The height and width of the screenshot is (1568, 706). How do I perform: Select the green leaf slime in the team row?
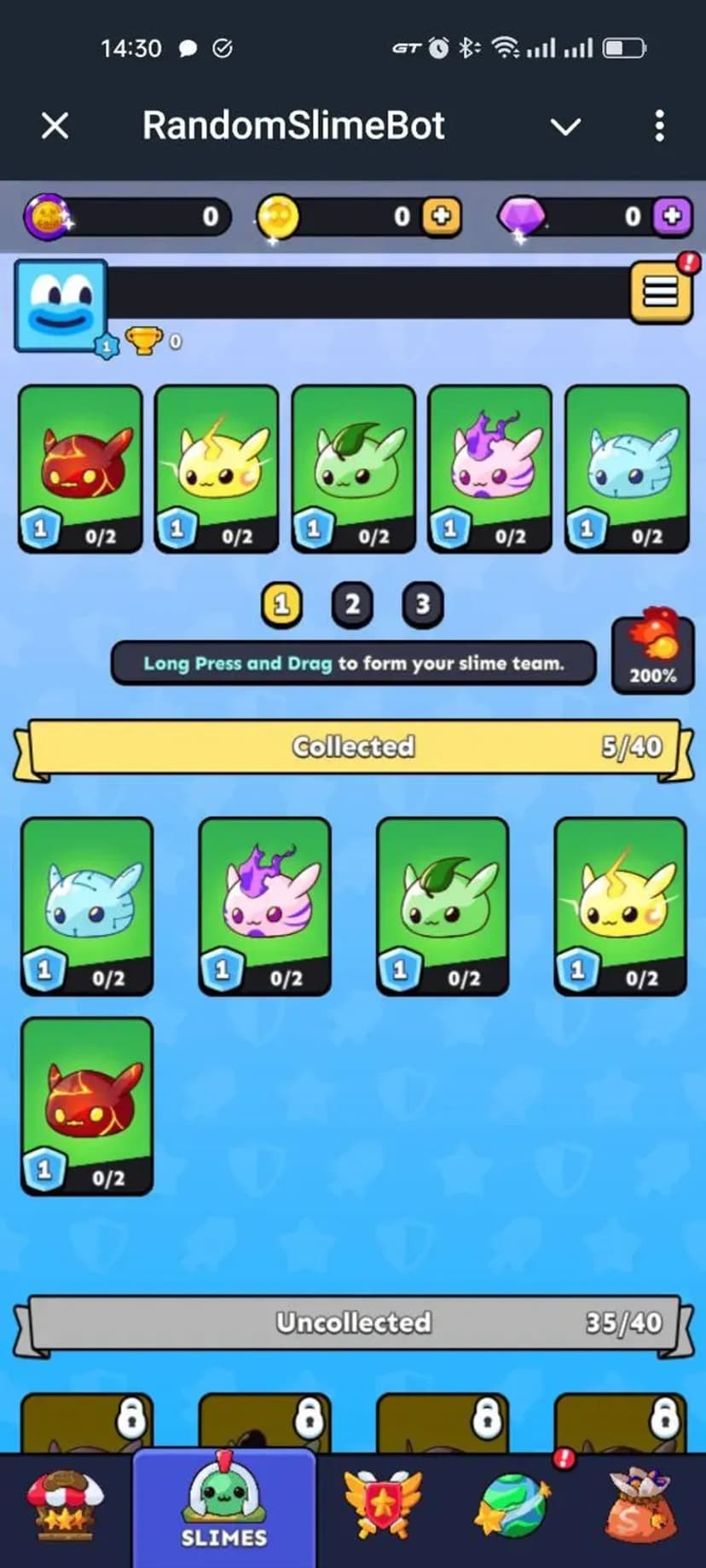pyautogui.click(x=353, y=469)
